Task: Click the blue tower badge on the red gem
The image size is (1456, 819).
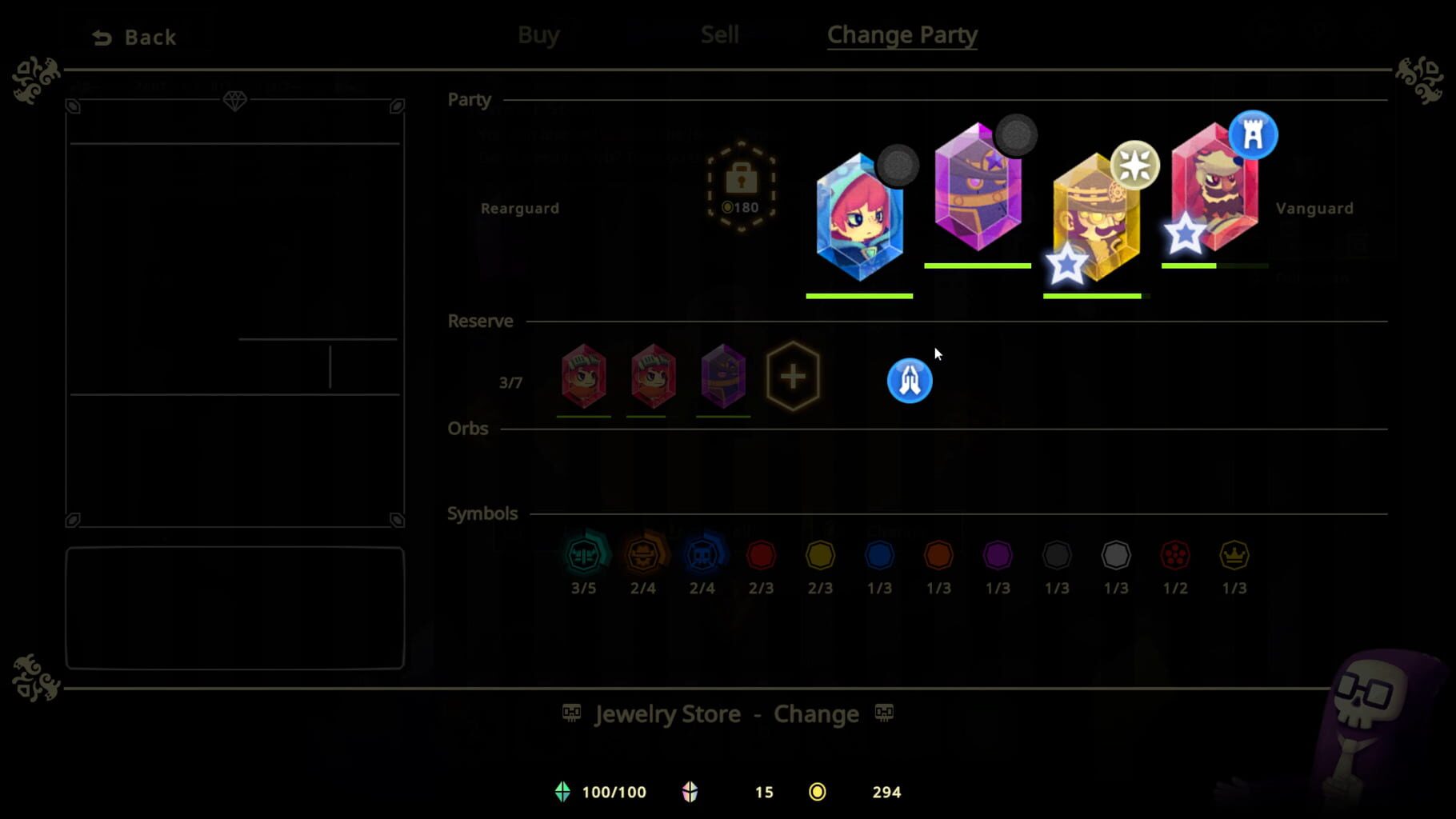Action: (x=1252, y=135)
